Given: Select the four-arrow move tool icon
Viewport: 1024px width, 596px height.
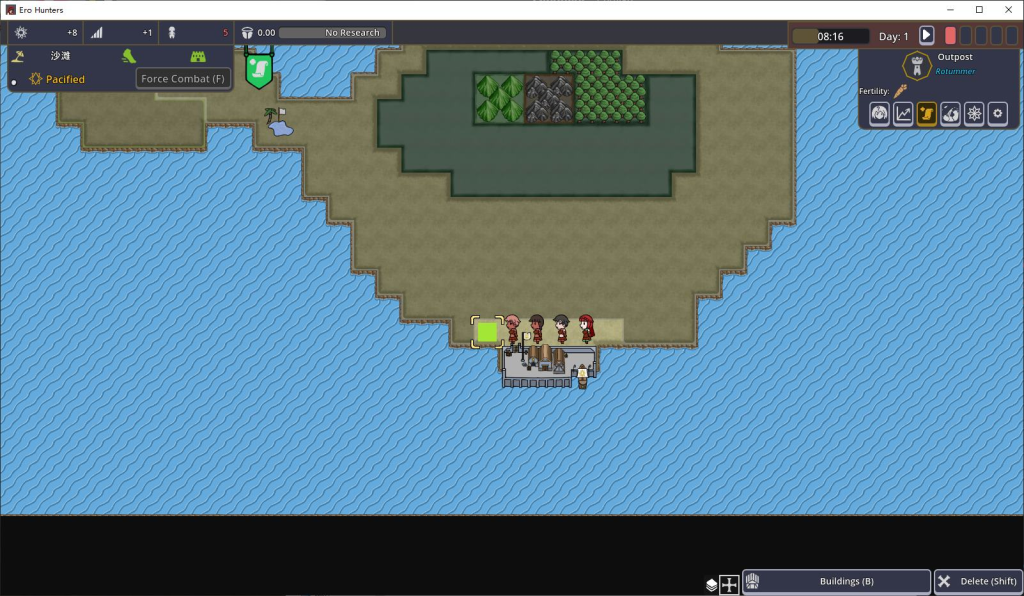Looking at the screenshot, I should point(729,585).
